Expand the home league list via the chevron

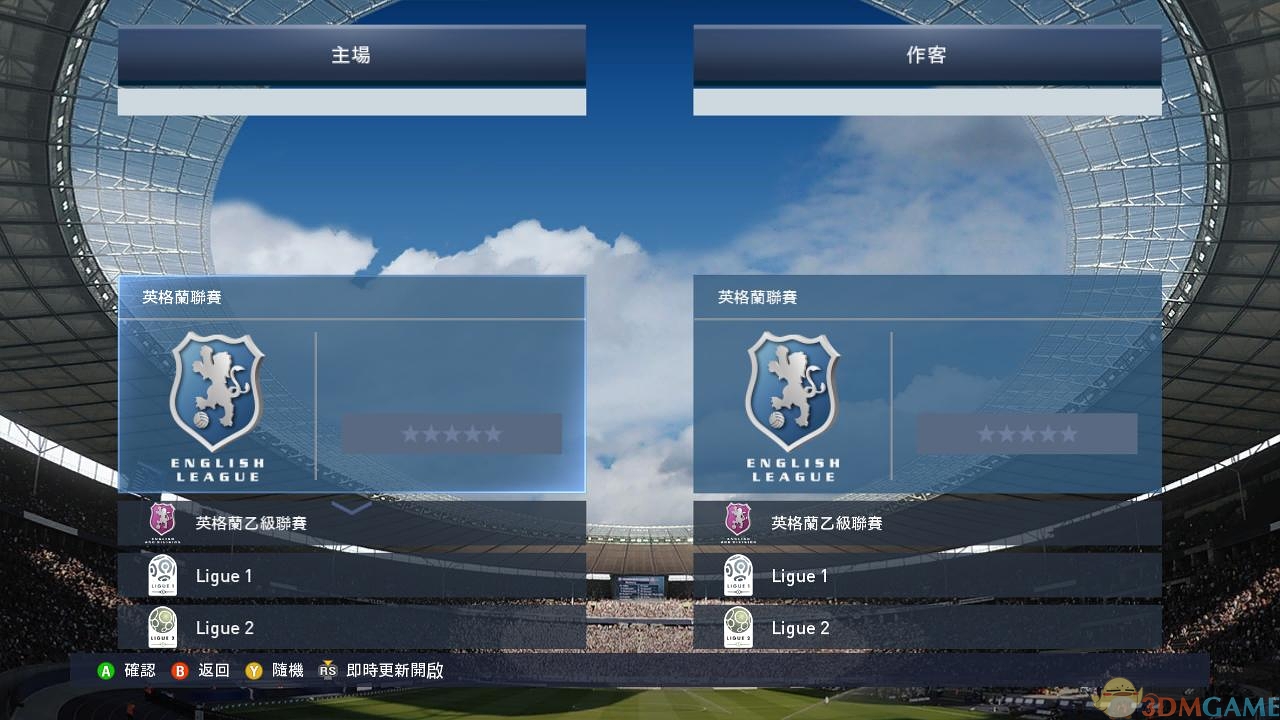[x=350, y=510]
